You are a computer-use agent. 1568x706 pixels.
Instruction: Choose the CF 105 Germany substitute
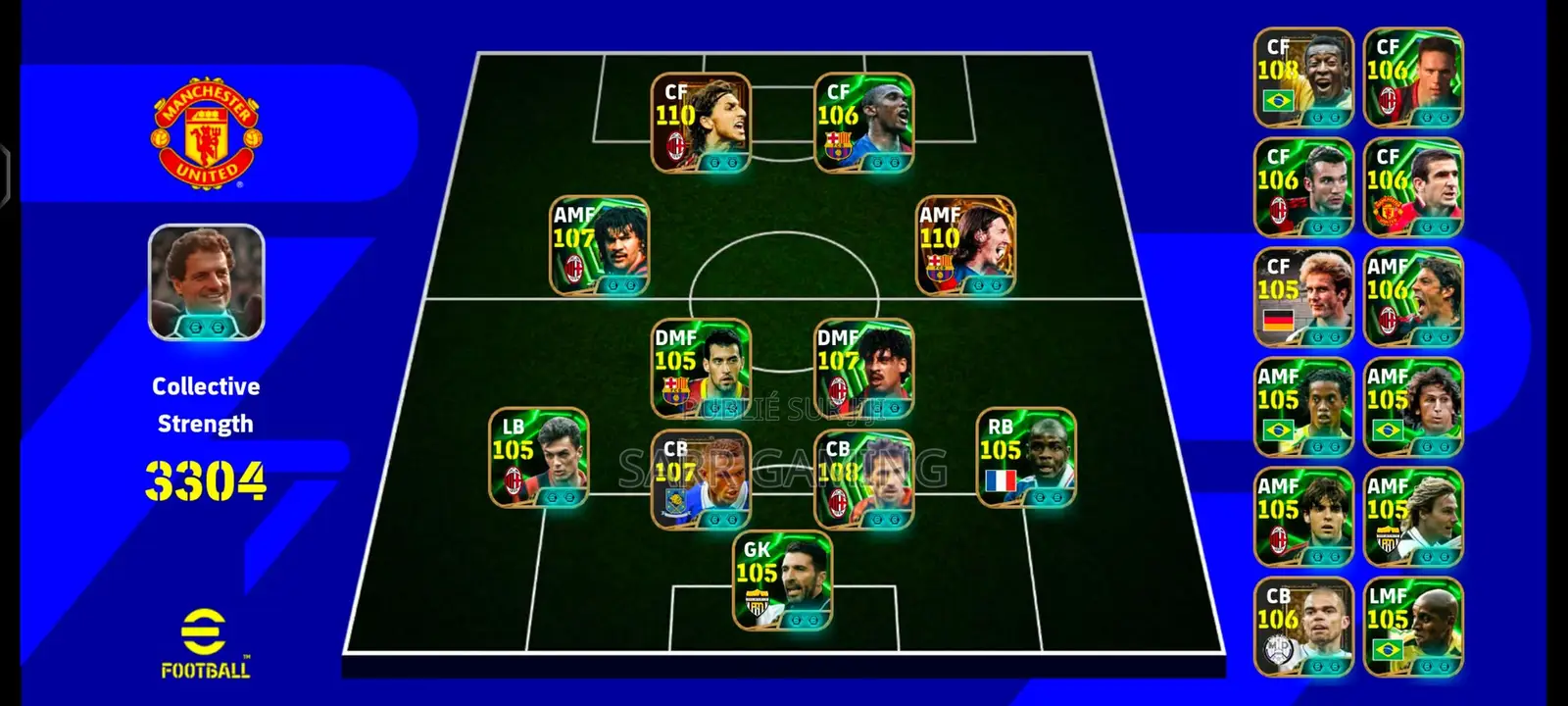pyautogui.click(x=1303, y=297)
